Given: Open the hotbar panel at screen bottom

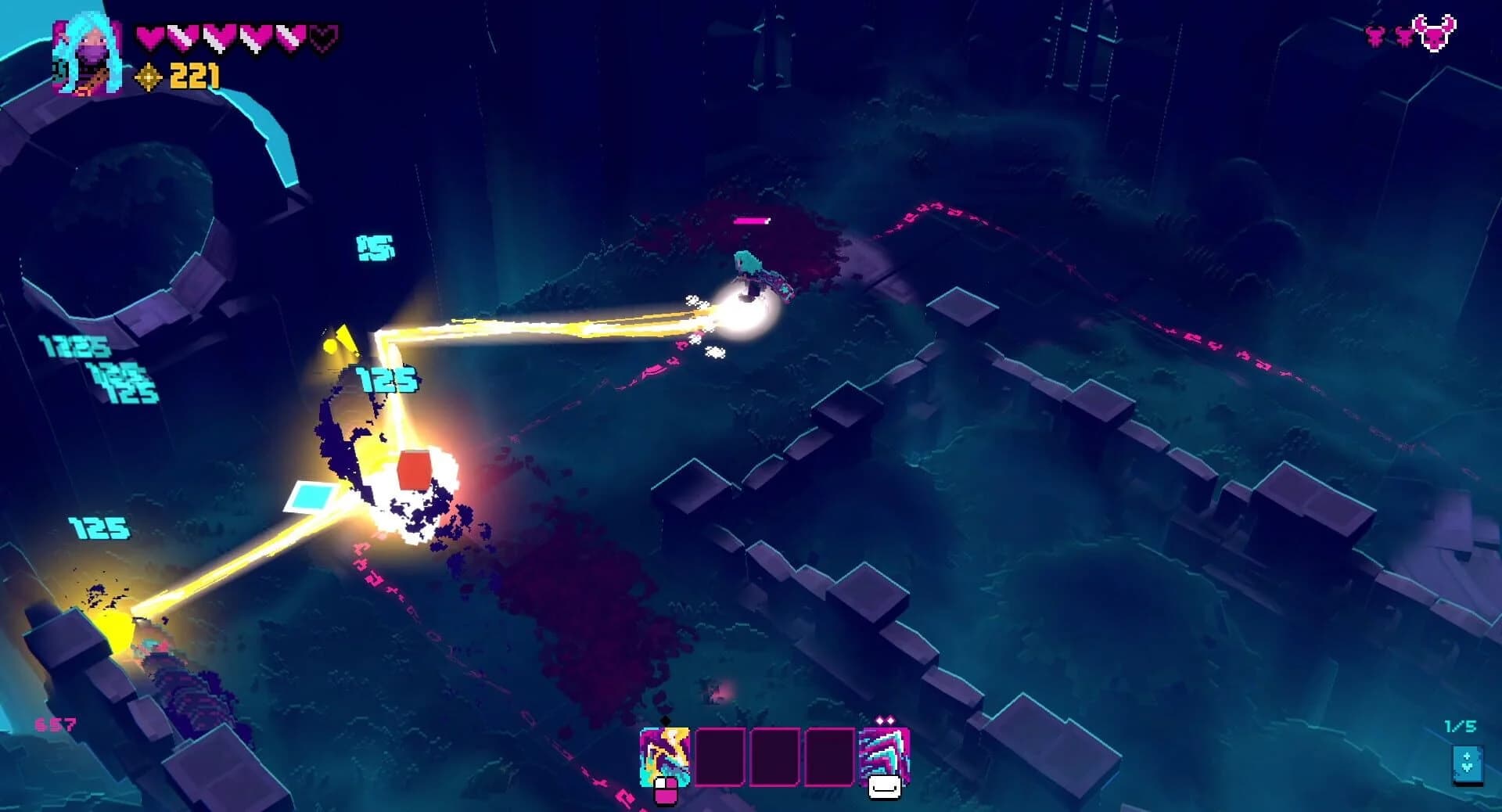Looking at the screenshot, I should (774, 758).
